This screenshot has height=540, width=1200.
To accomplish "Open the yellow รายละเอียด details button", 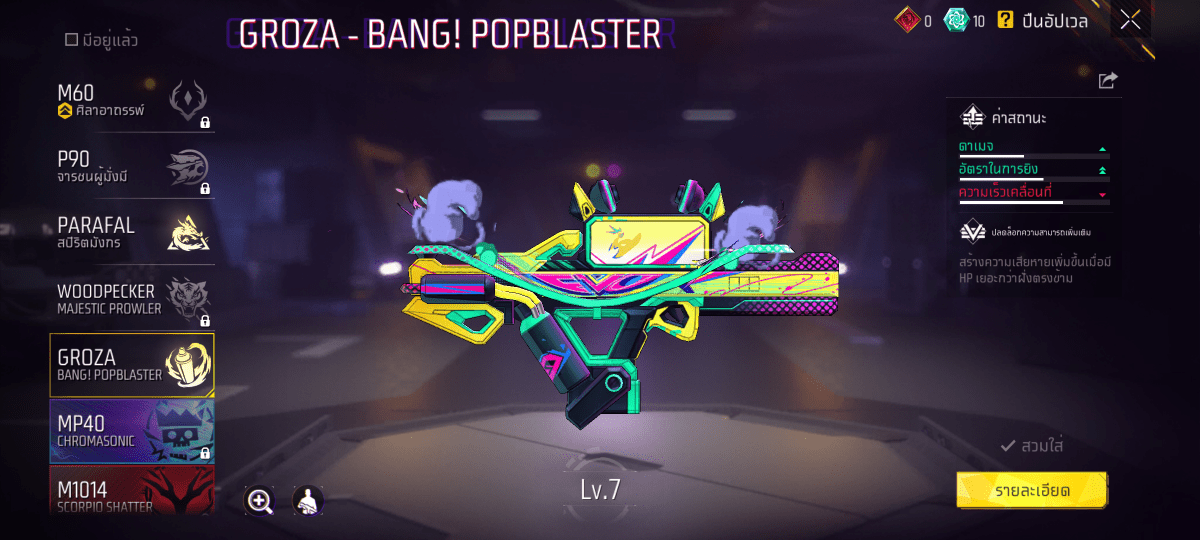I will (x=1032, y=491).
